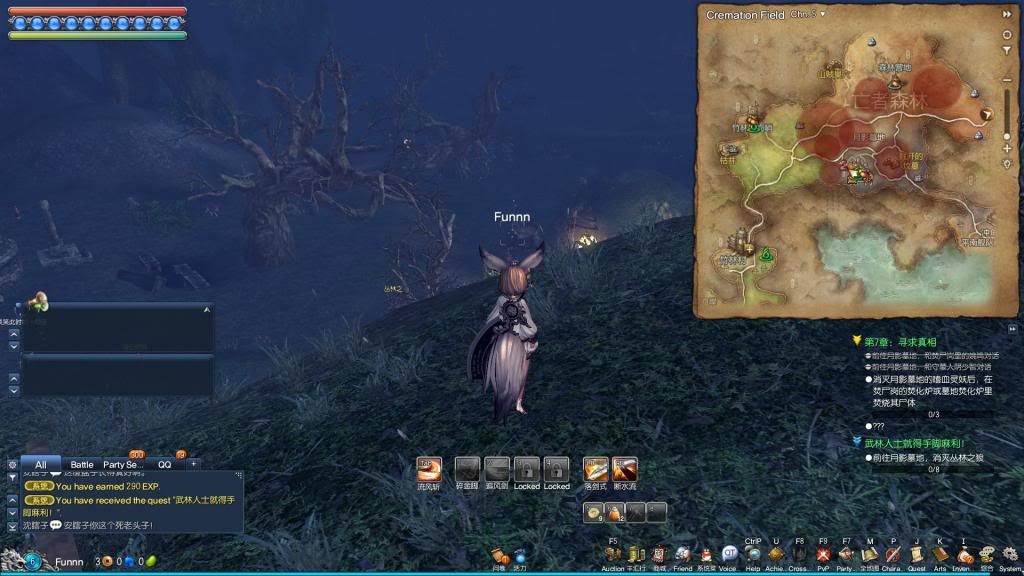Add a new chat tab with plus

coord(194,465)
